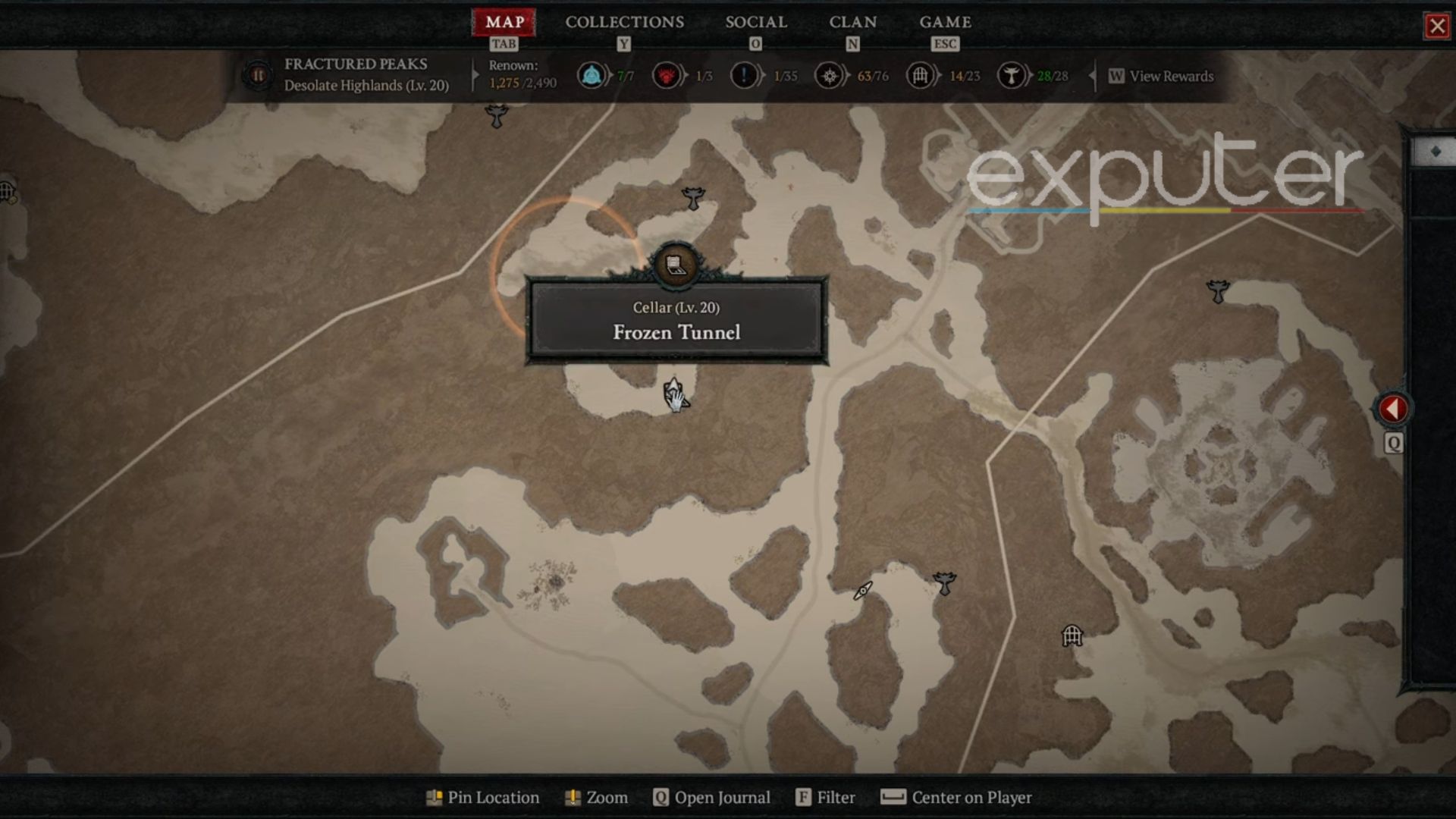
Task: Click the Fractured Peaks region emblem beside the title
Action: [258, 75]
